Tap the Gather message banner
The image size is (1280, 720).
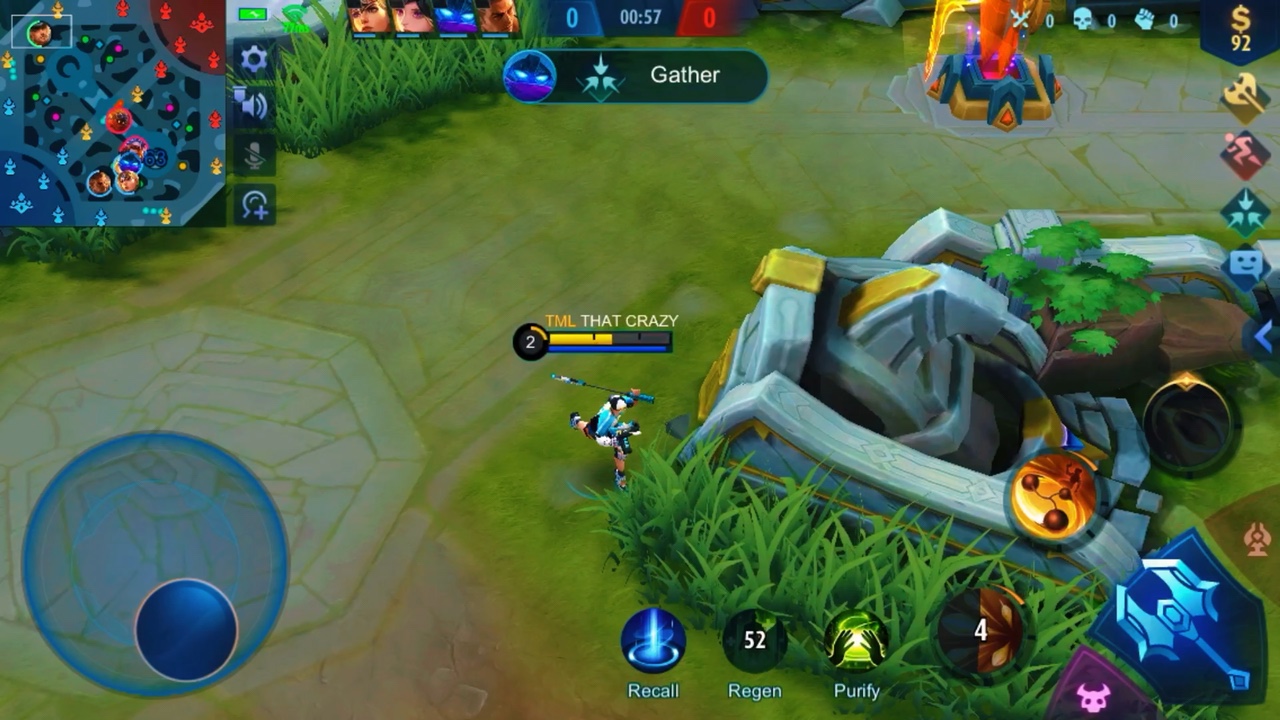(635, 75)
